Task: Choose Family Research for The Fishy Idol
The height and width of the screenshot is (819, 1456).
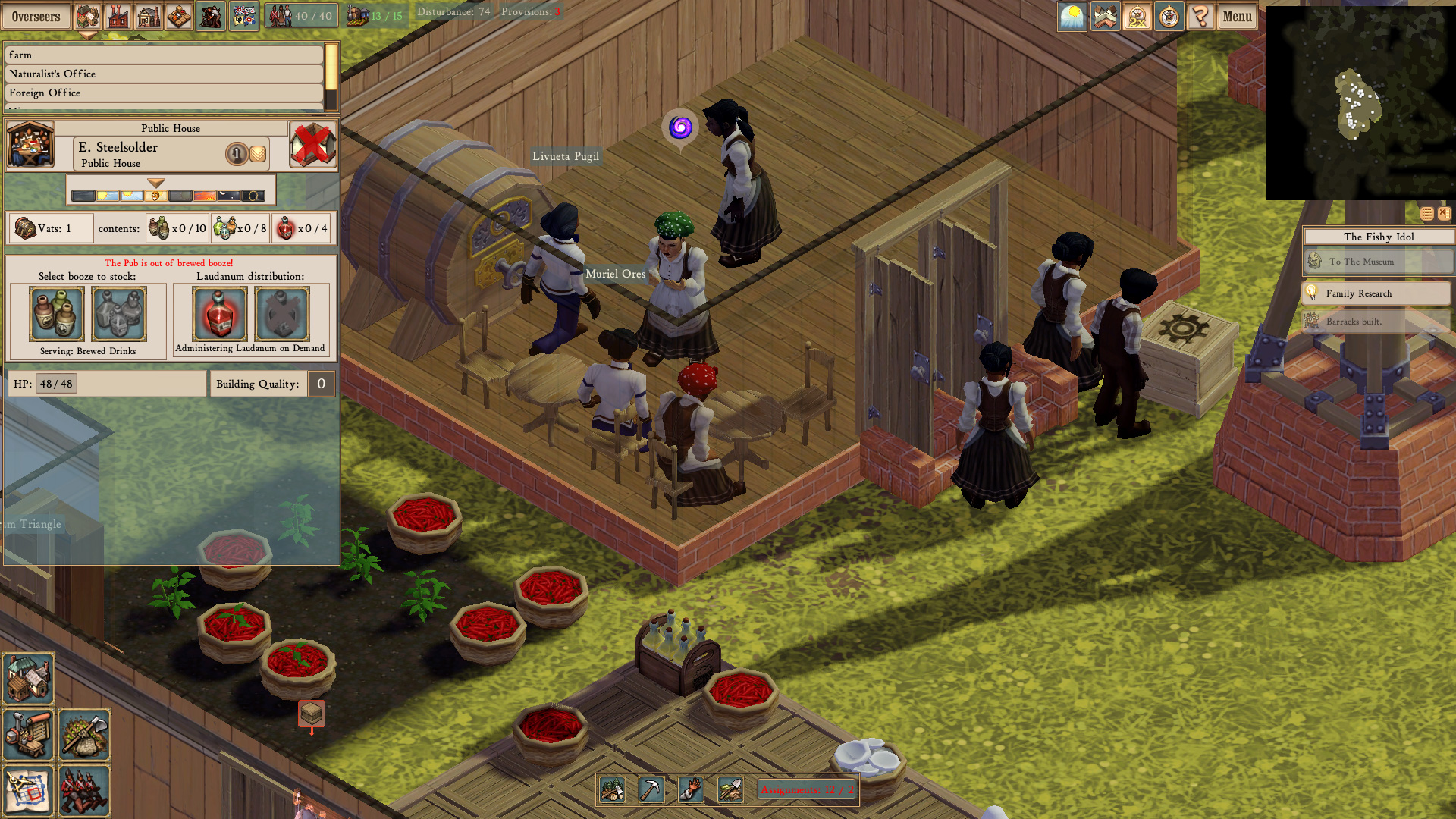Action: [1375, 293]
